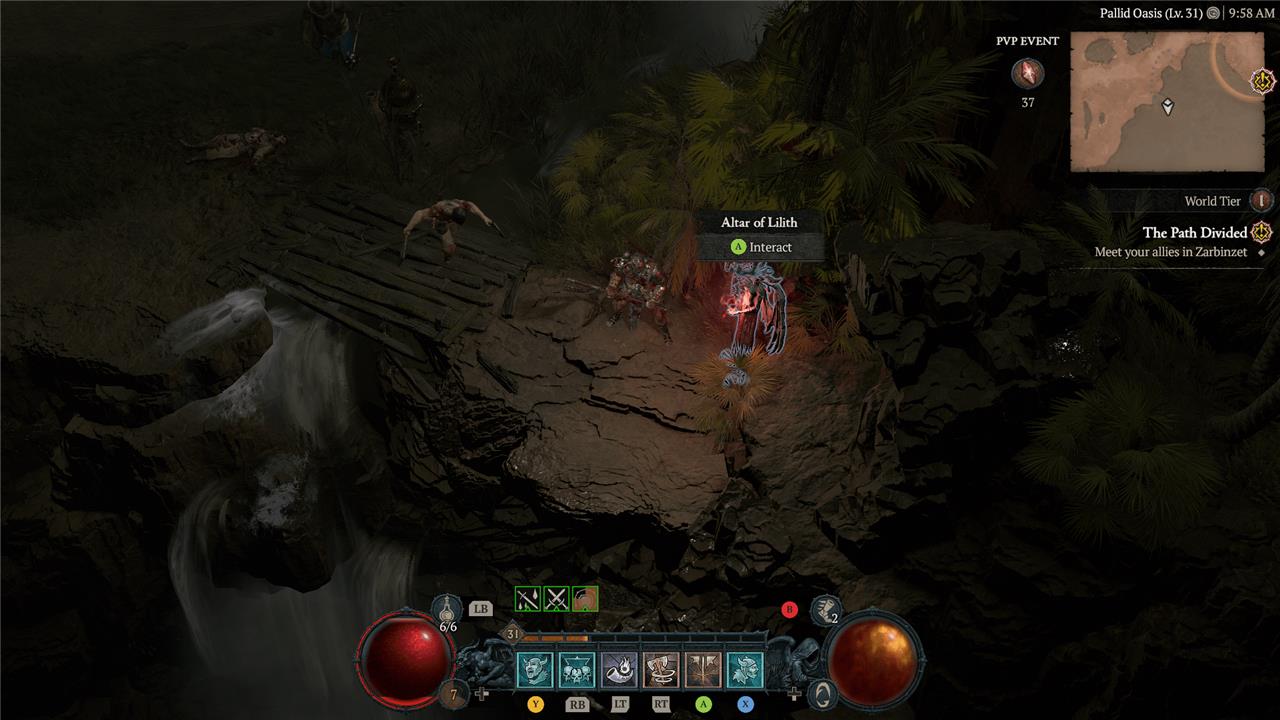Activate the twin axes skill
The height and width of the screenshot is (720, 1280).
point(703,670)
